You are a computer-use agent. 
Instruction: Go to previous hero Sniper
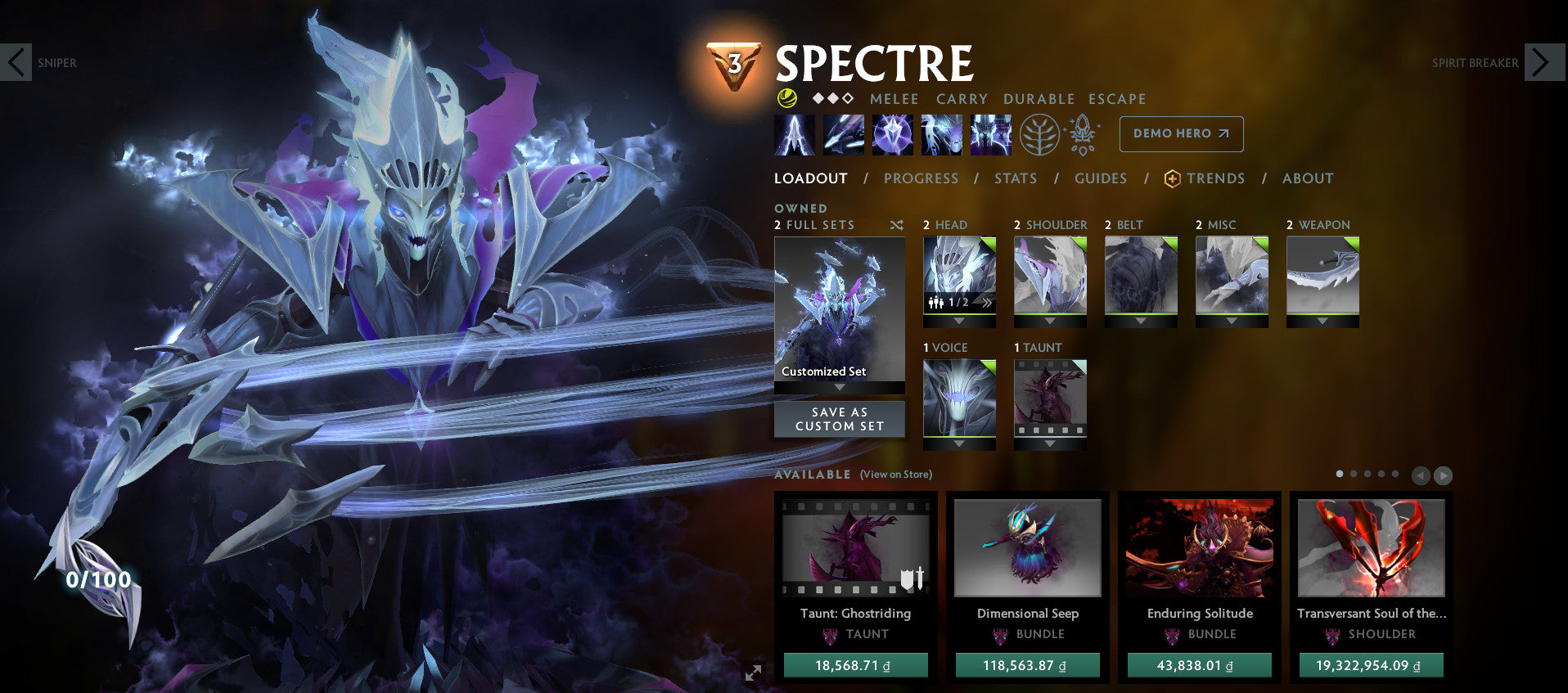point(16,62)
